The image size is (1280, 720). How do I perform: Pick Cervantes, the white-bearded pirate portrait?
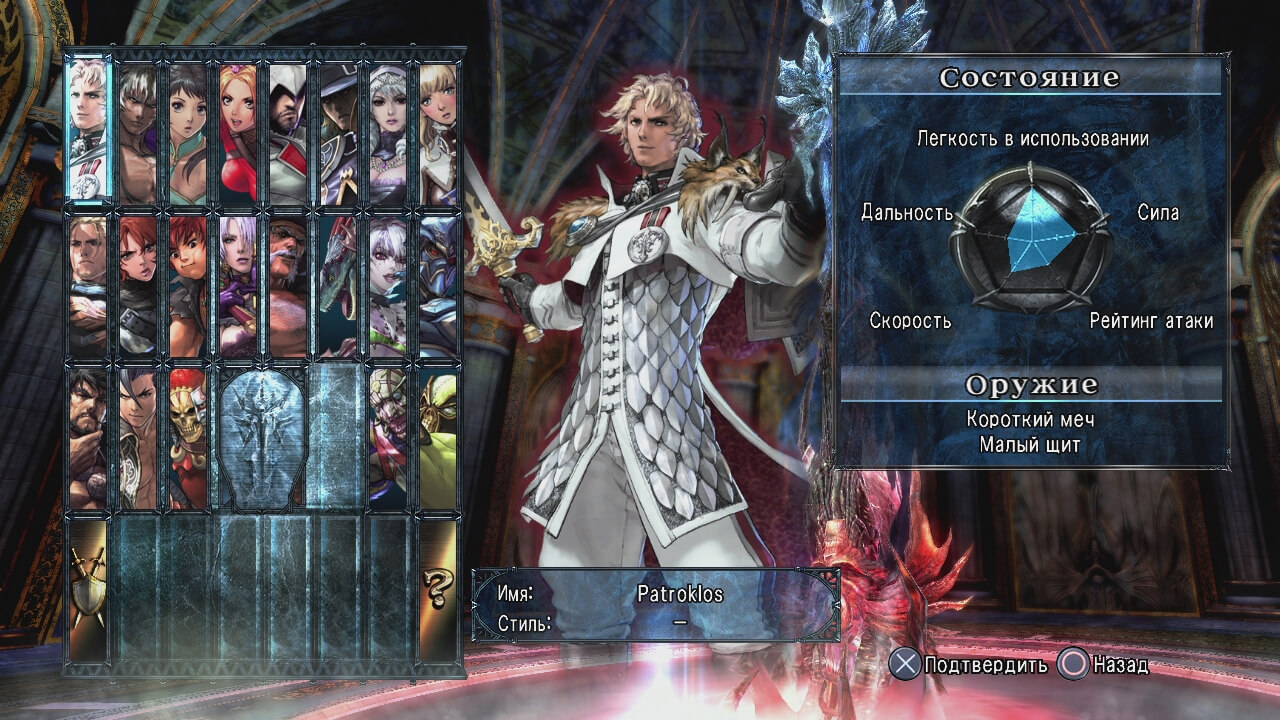tap(289, 286)
